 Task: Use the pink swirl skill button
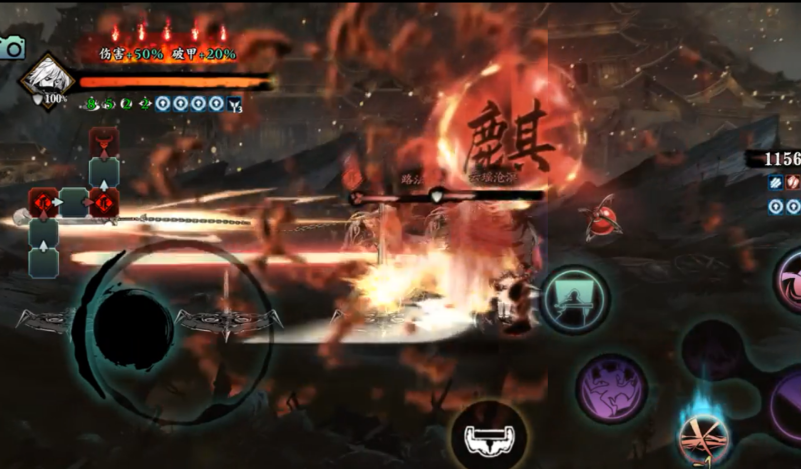[789, 279]
